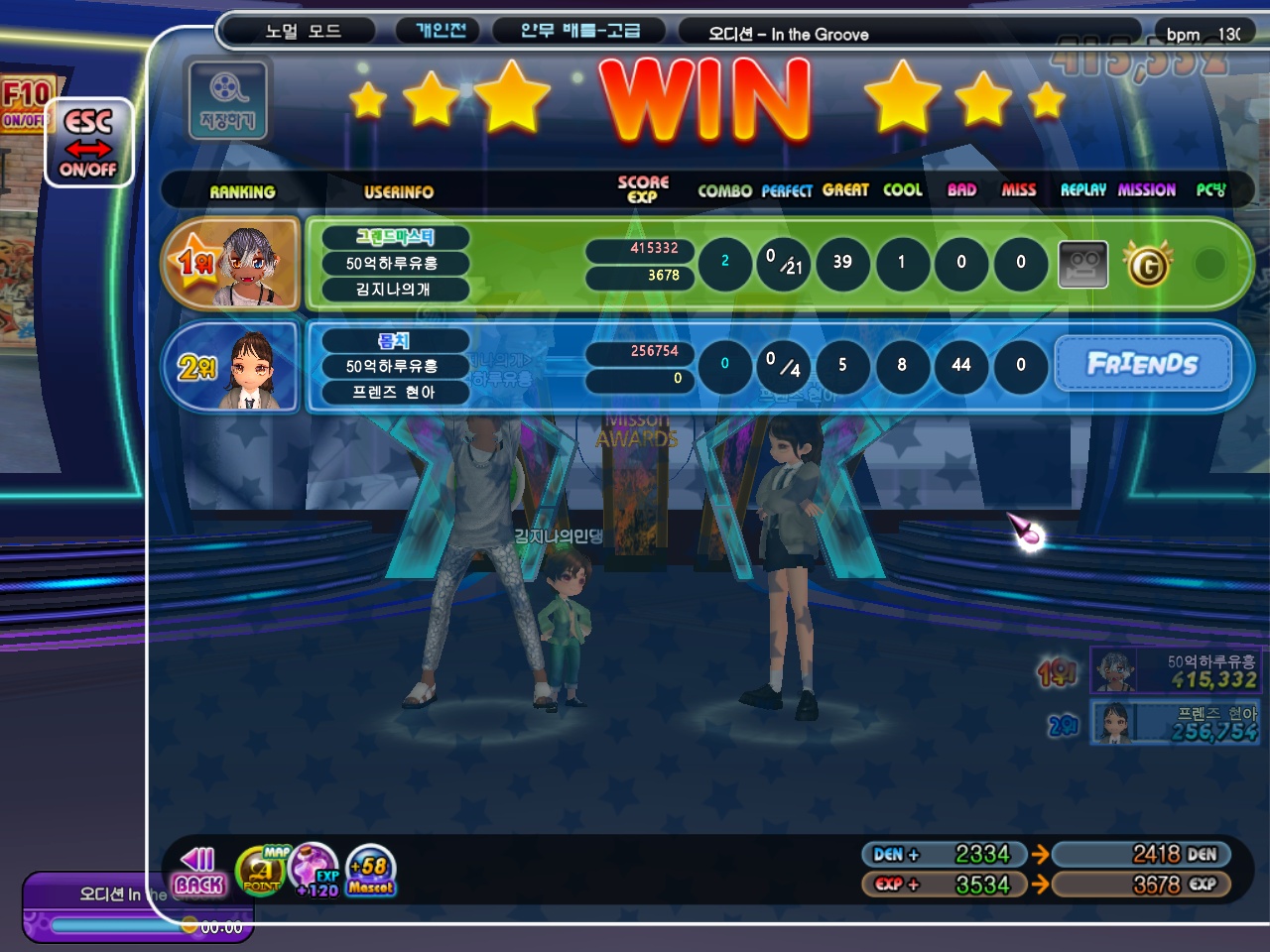Select the 50억하루유흥 score panel entry
Screen dimensions: 1270x952
[1175, 670]
